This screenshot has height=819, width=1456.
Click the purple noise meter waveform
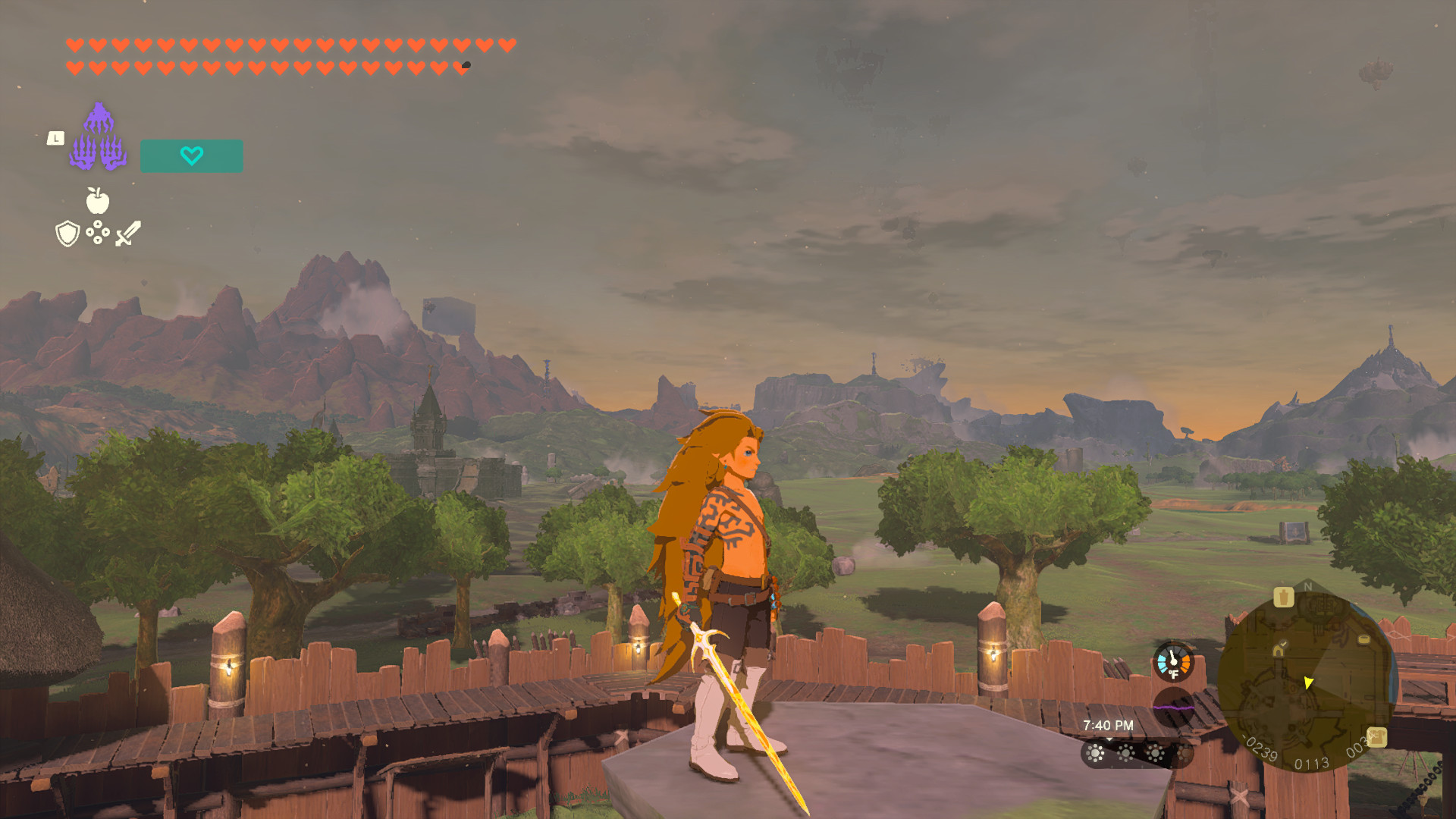point(1172,708)
